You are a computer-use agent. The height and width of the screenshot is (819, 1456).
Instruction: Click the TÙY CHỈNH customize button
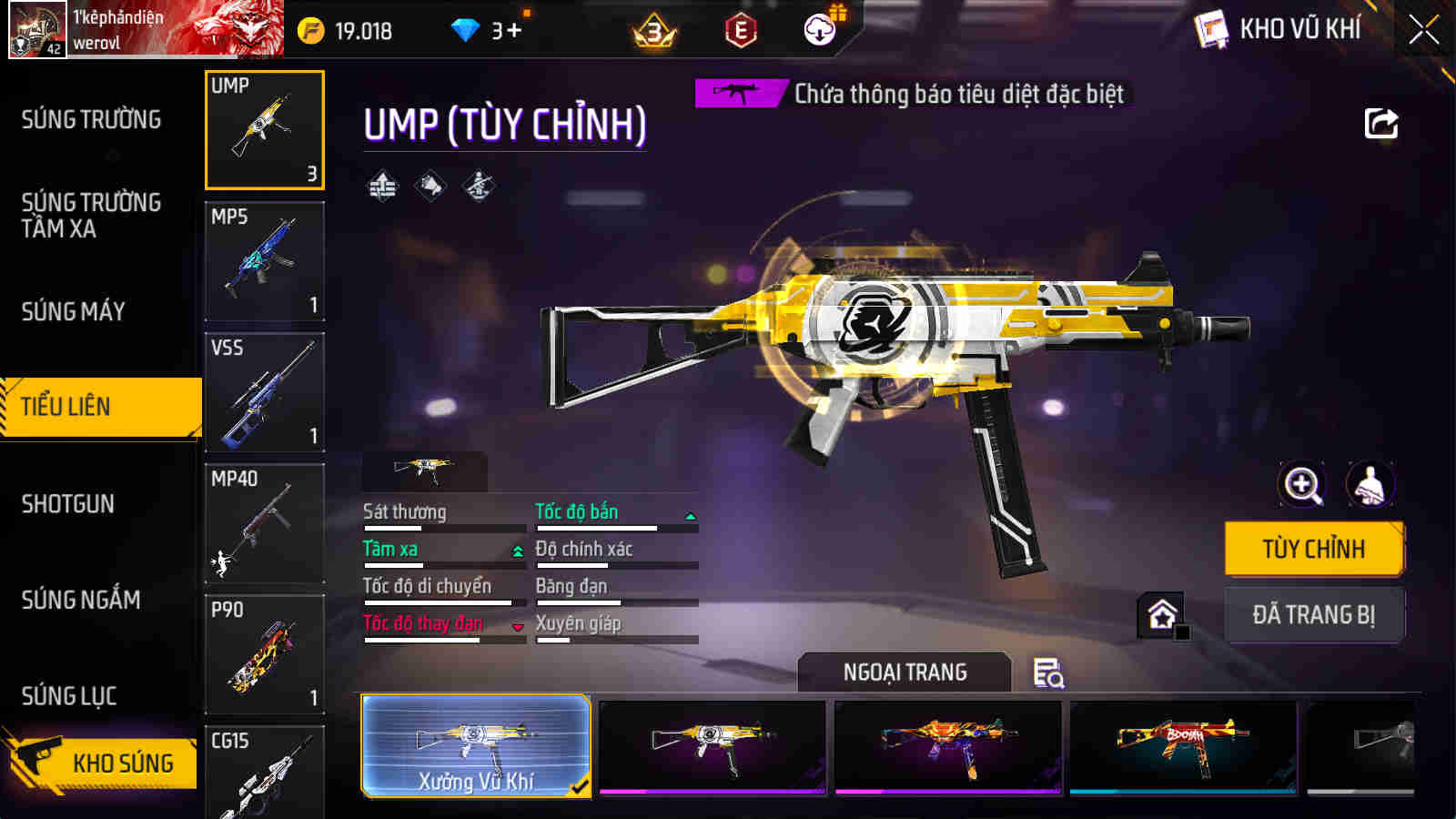(1313, 549)
